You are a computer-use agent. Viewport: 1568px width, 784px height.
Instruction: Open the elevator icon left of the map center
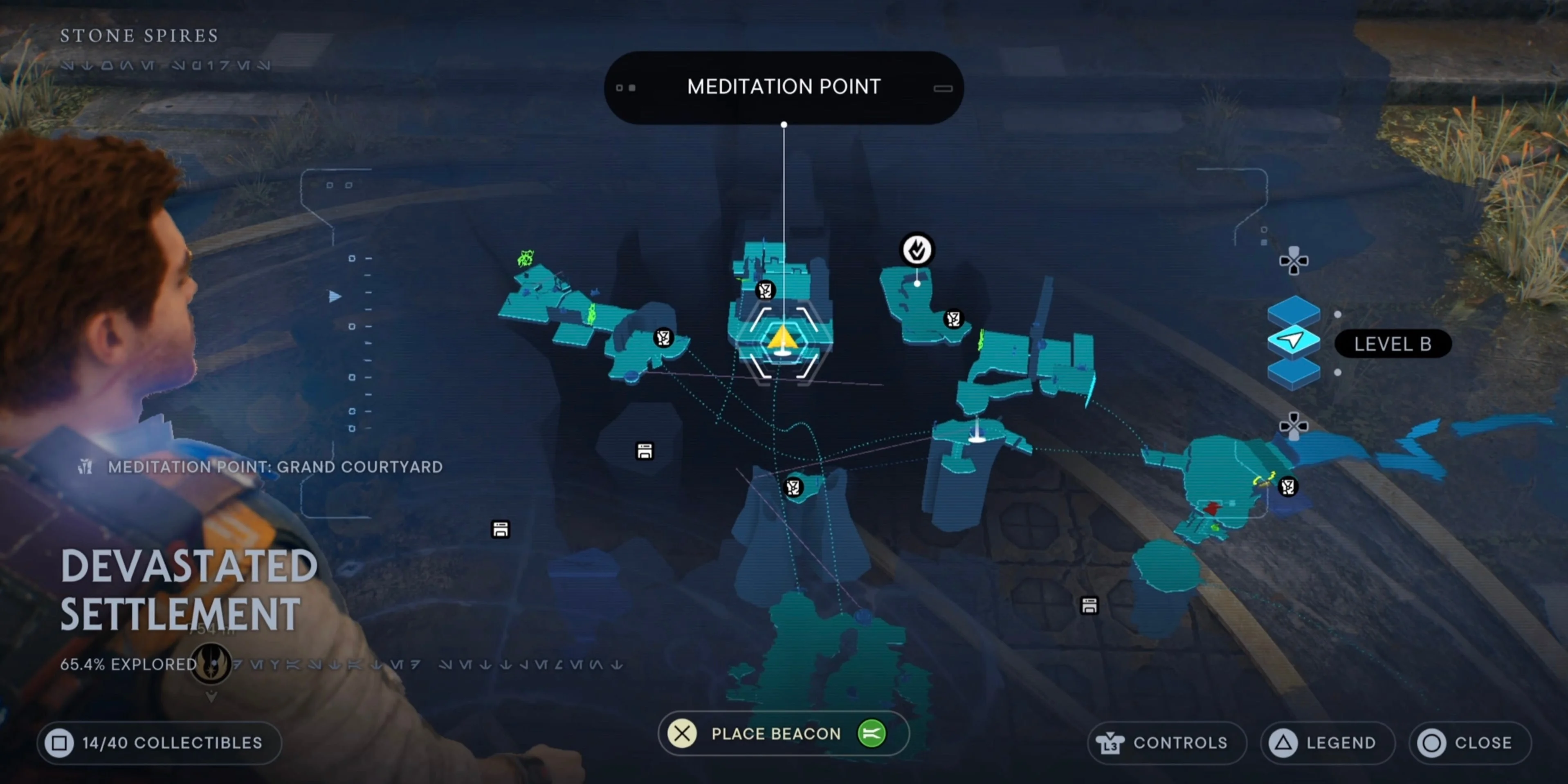pos(645,451)
